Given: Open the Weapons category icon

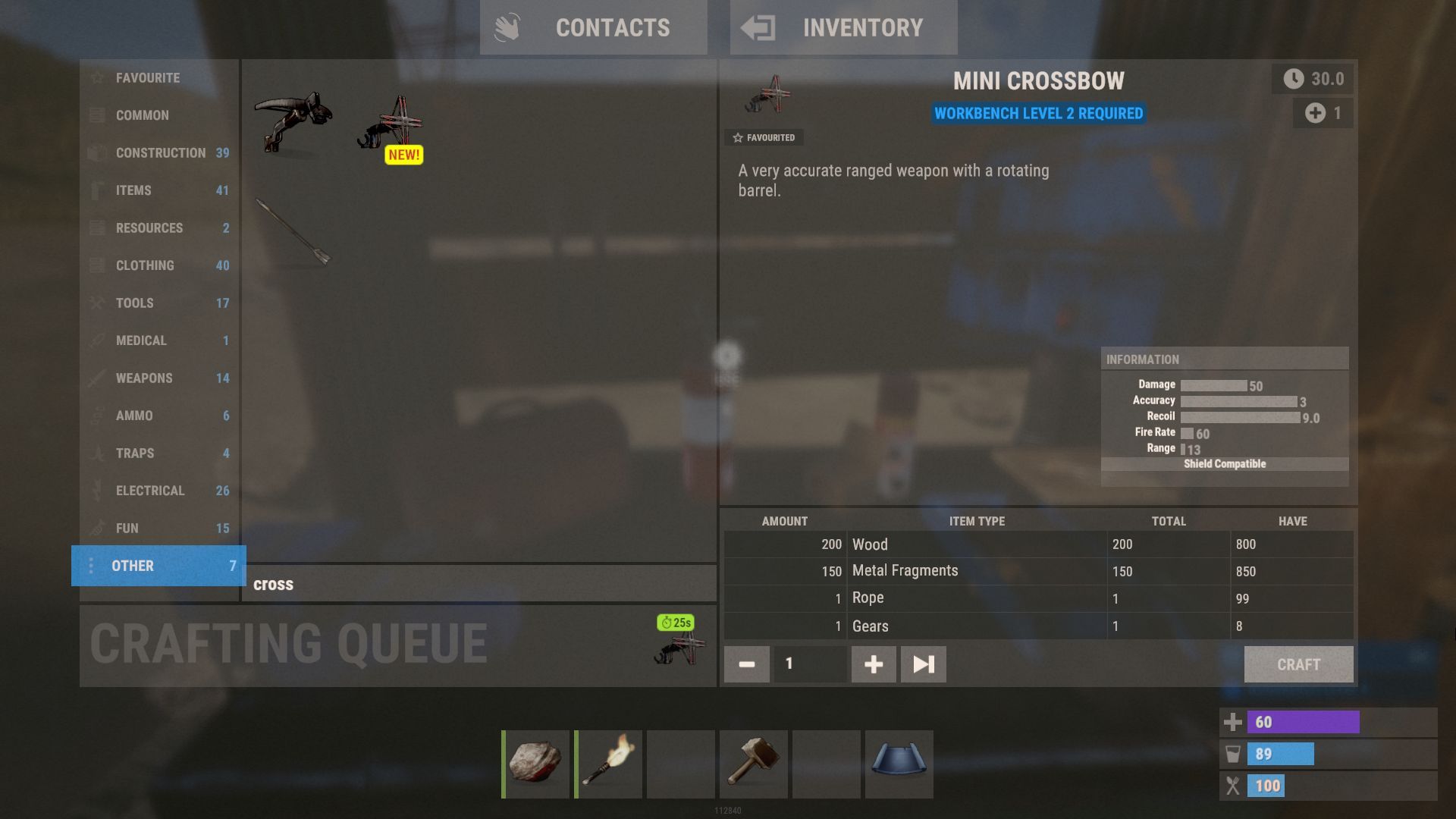Looking at the screenshot, I should [97, 378].
